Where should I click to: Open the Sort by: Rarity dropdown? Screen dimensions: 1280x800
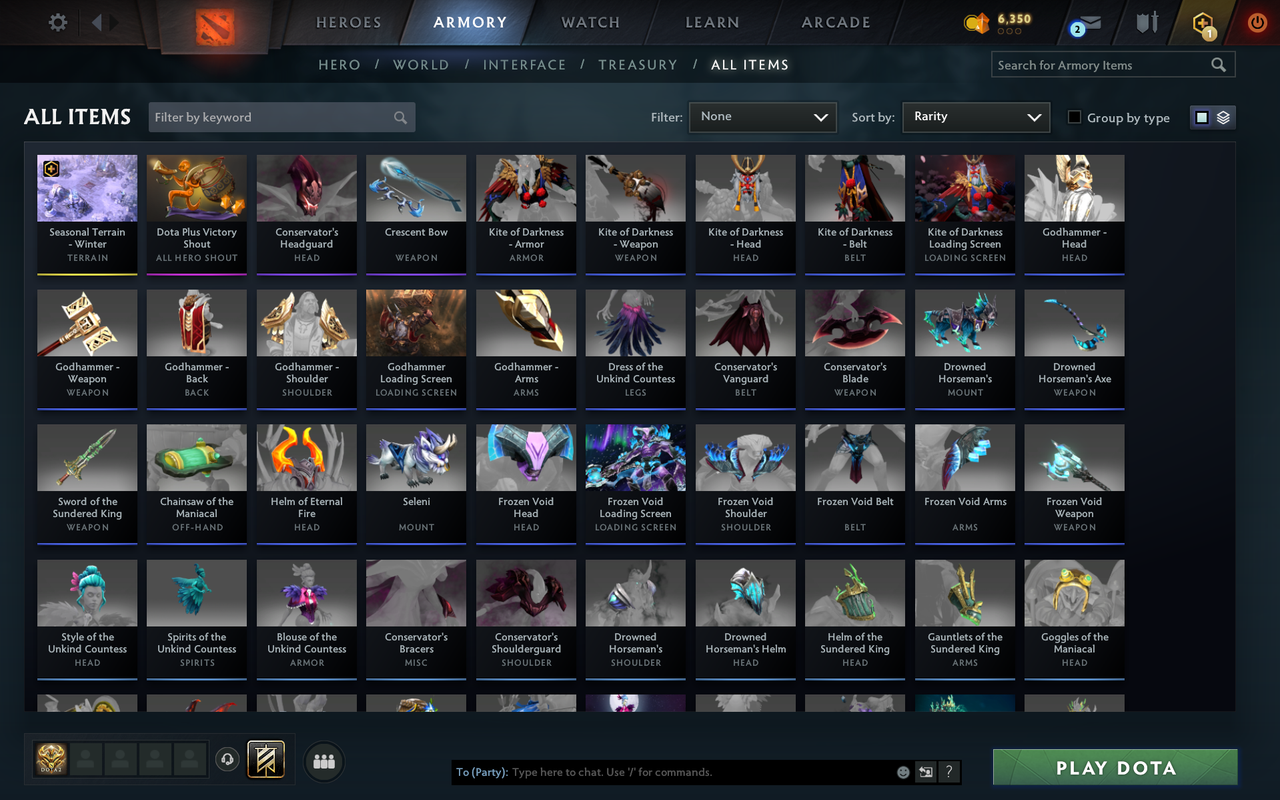pos(975,117)
